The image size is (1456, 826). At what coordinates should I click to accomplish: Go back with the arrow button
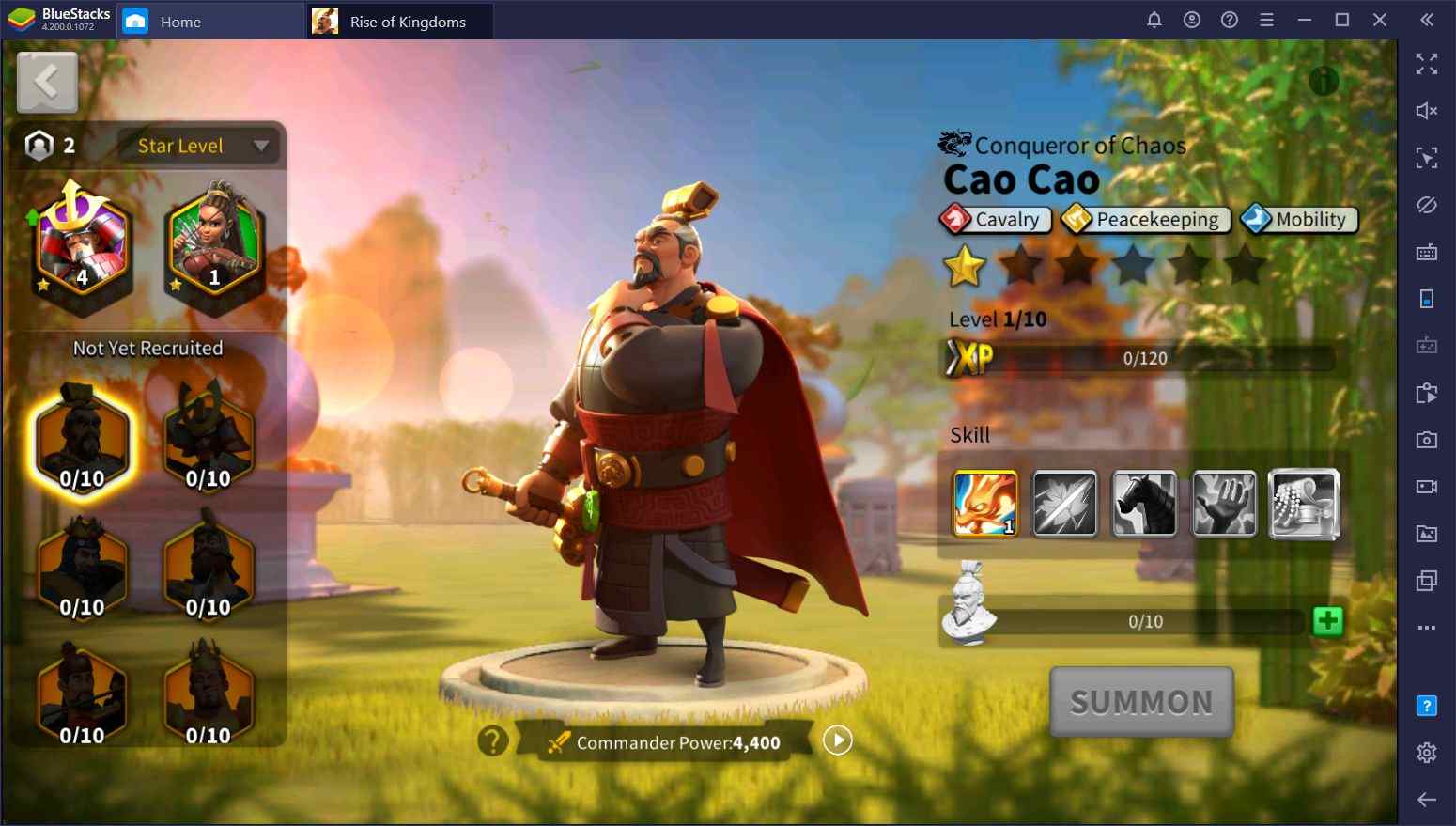coord(47,83)
